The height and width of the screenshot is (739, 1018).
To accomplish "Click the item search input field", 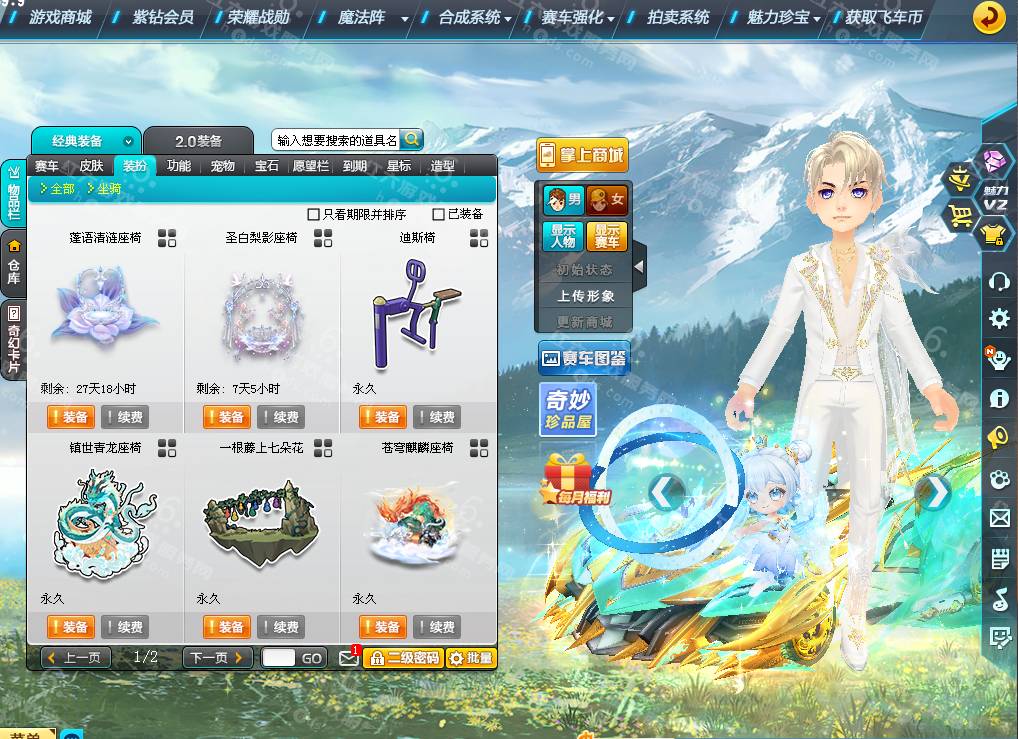I will click(336, 140).
